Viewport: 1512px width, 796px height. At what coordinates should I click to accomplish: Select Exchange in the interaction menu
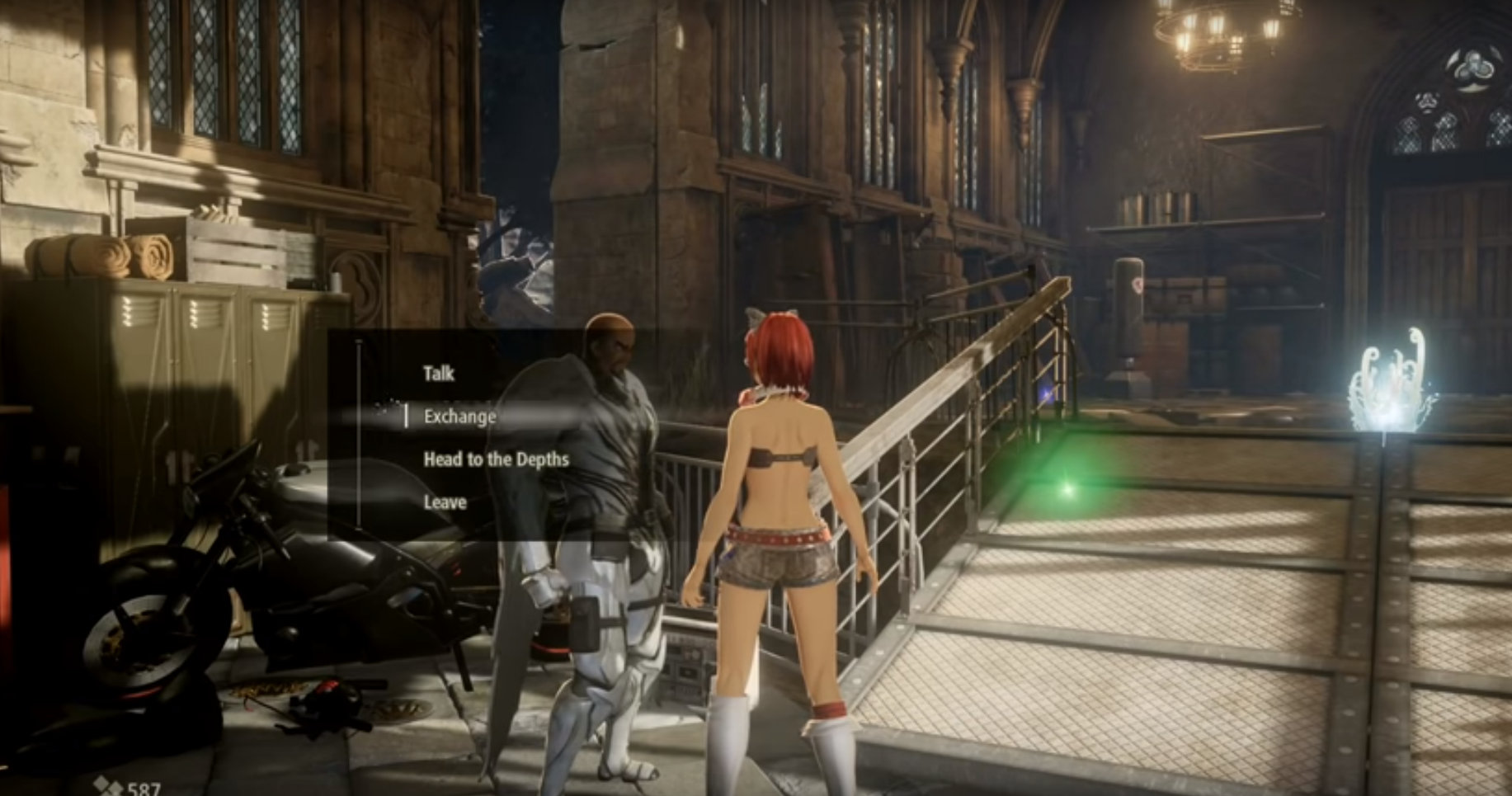click(x=459, y=417)
